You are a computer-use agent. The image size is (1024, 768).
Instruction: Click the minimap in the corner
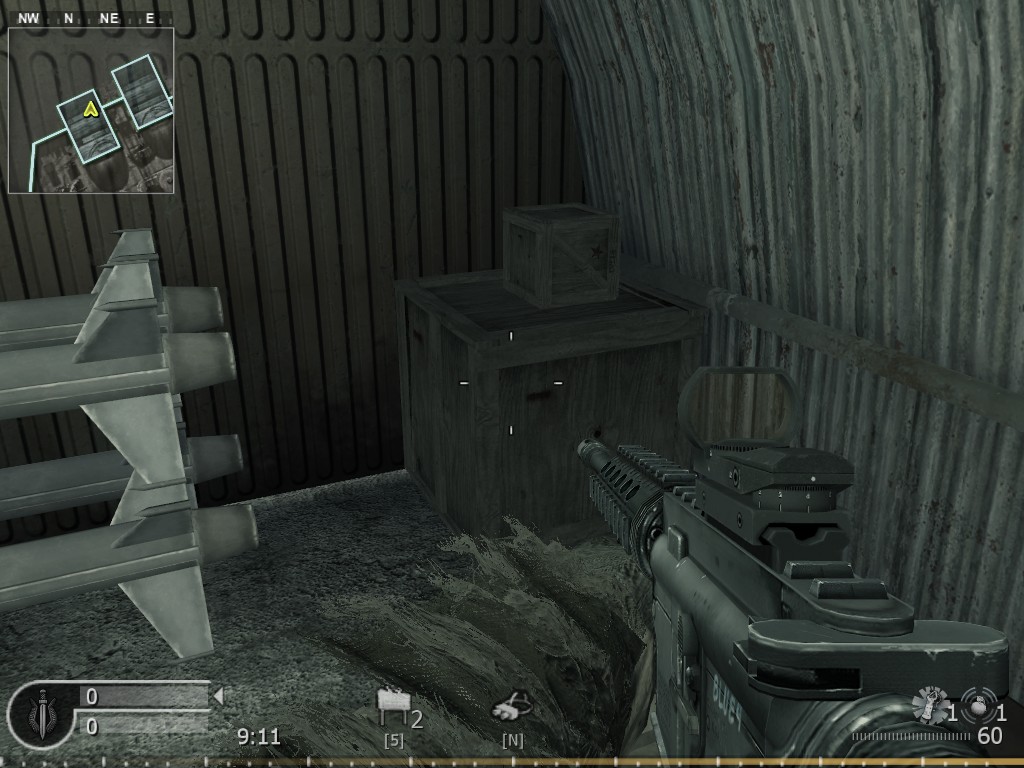(91, 110)
